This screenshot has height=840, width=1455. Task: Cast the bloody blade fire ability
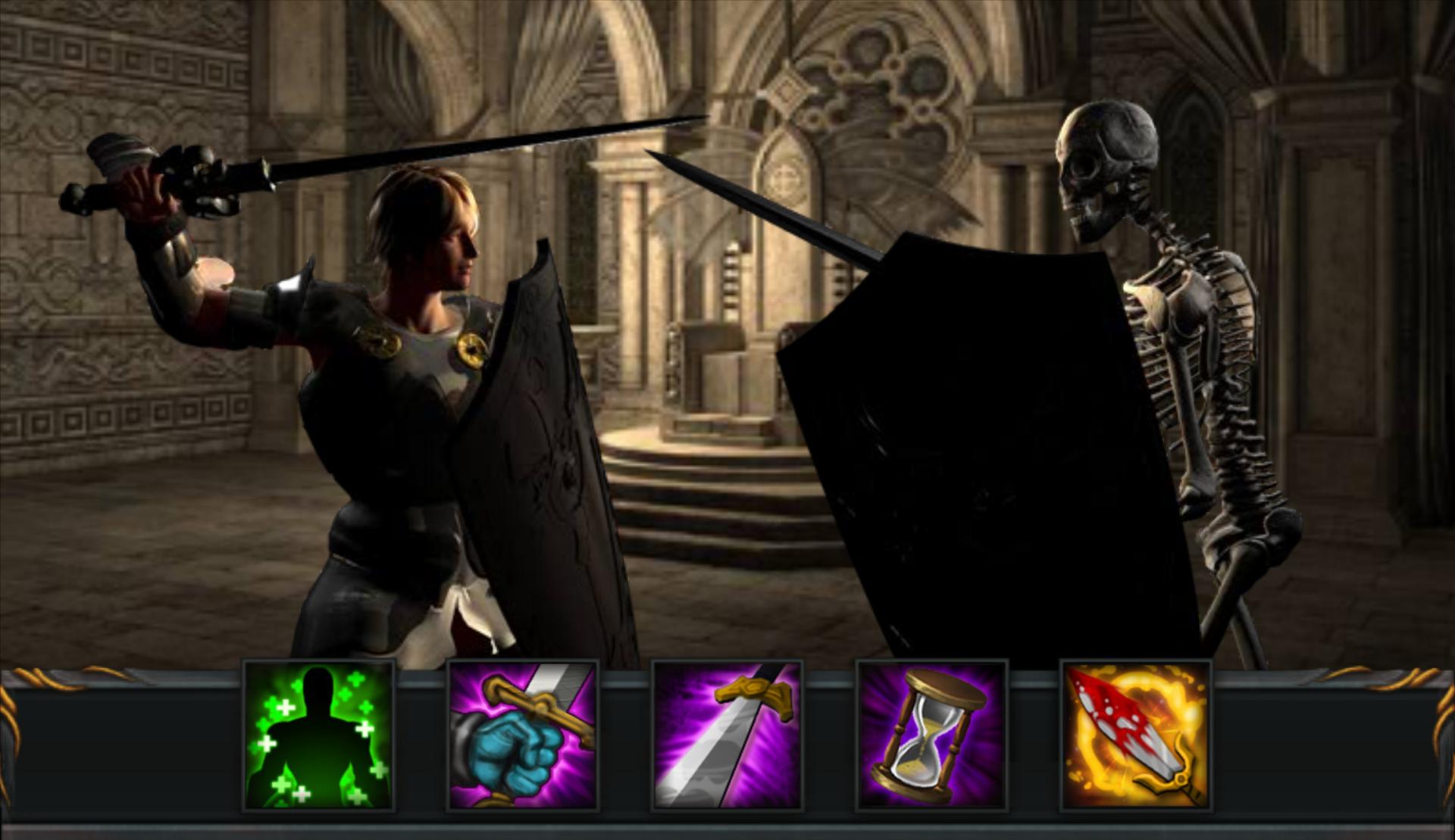tap(1137, 736)
